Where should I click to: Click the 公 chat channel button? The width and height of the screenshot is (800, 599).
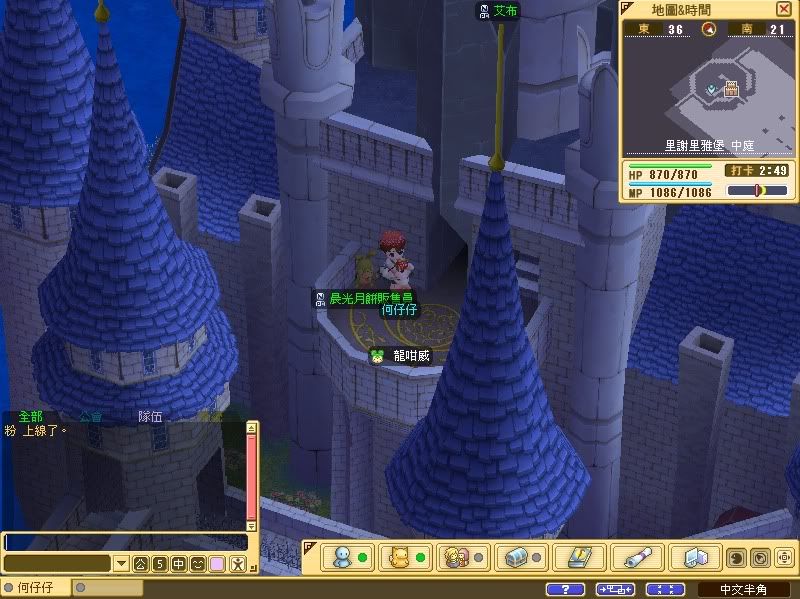140,564
